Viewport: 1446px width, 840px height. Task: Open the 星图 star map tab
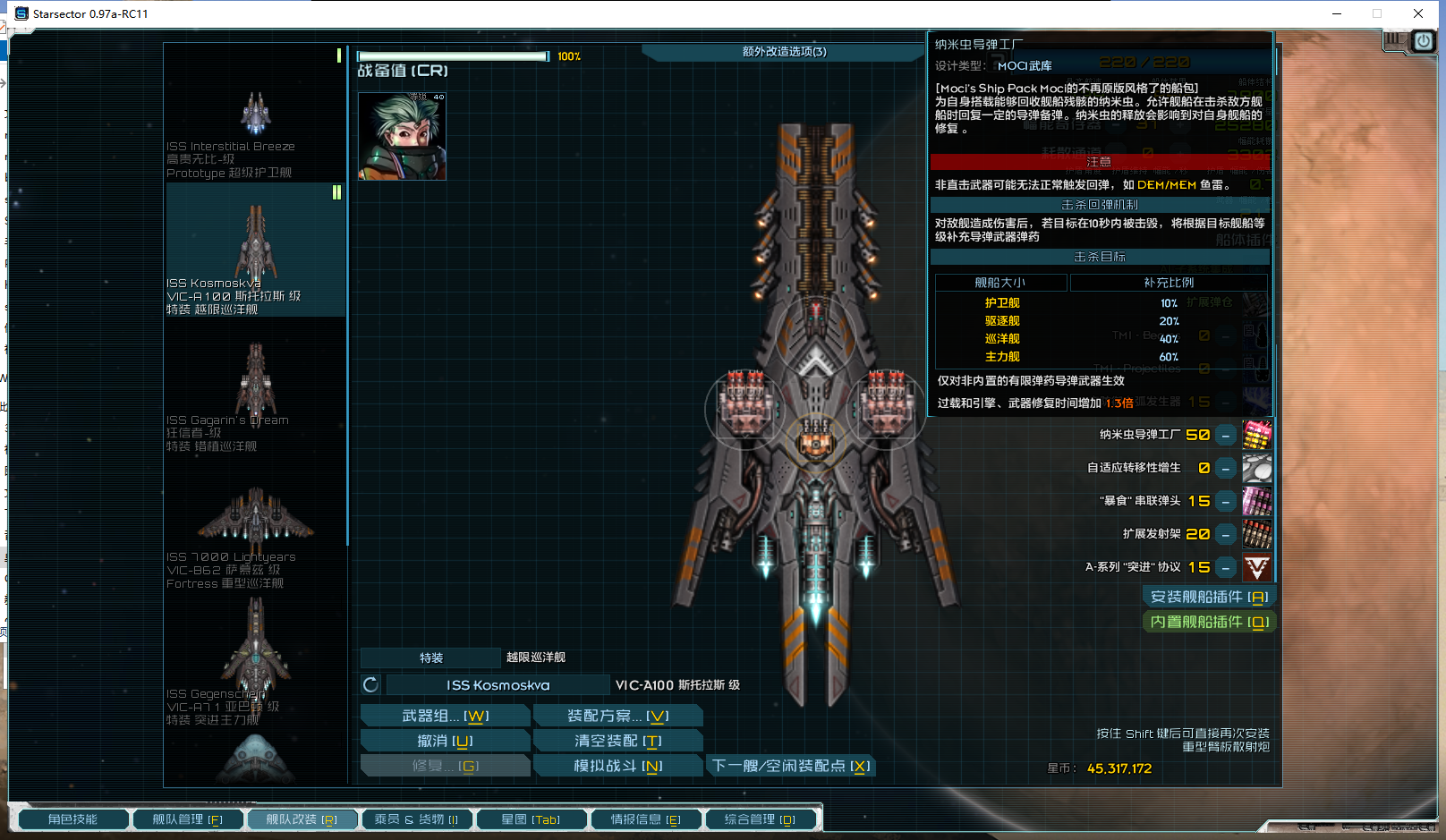531,819
